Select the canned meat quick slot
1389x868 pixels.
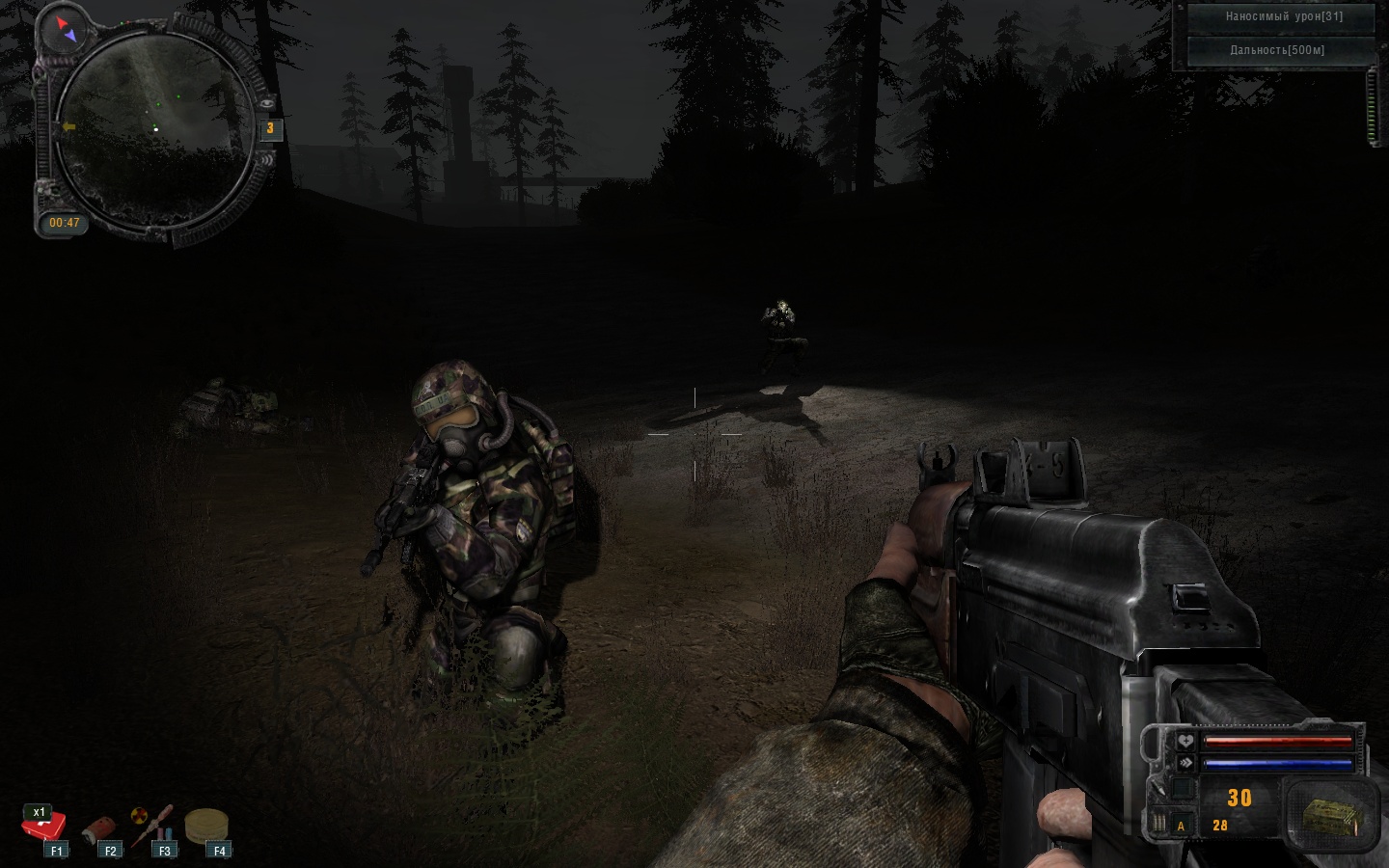98,828
